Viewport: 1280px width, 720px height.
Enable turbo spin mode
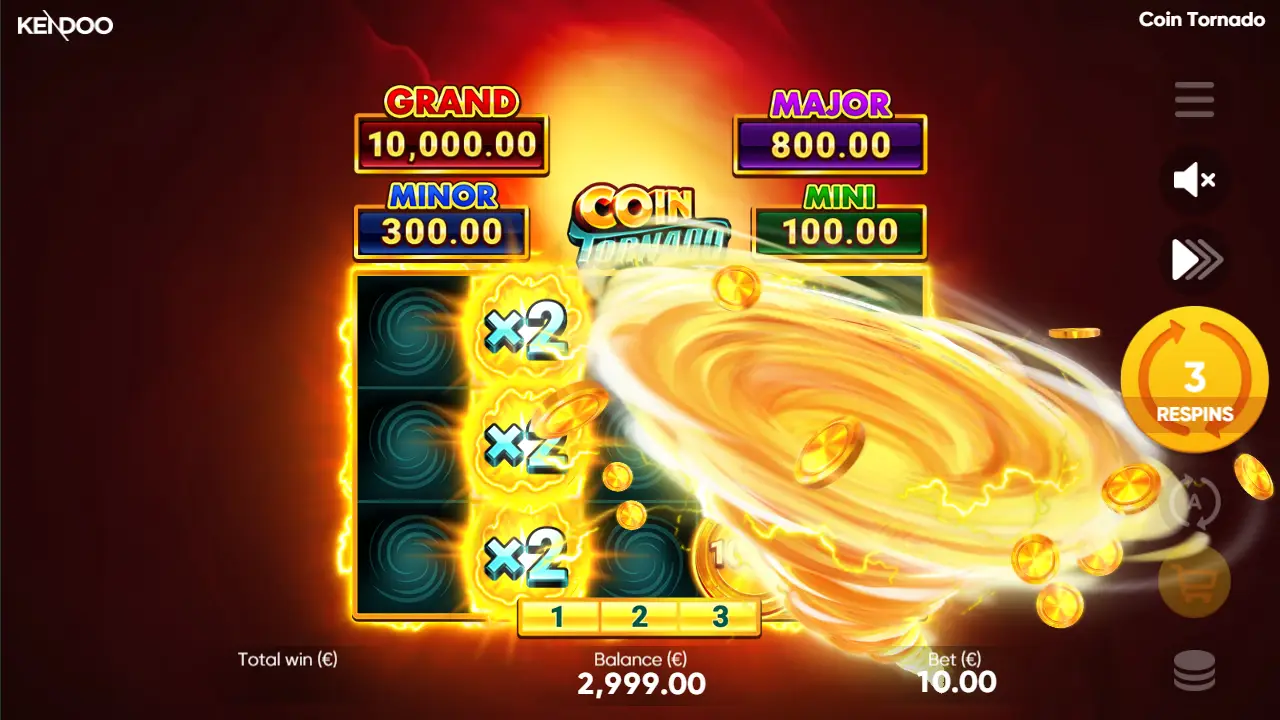click(x=1194, y=259)
